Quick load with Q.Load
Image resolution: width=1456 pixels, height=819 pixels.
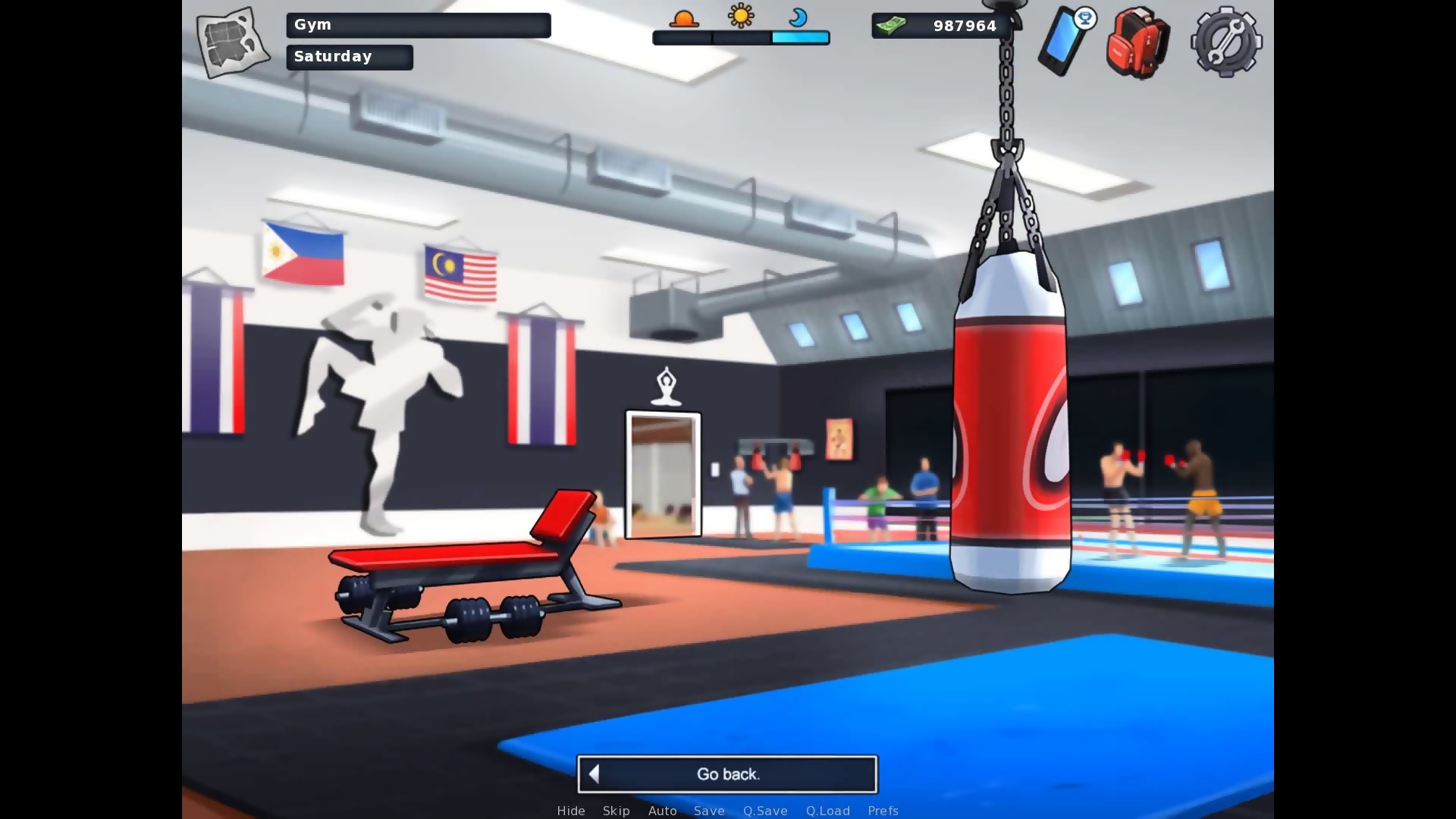coord(828,811)
